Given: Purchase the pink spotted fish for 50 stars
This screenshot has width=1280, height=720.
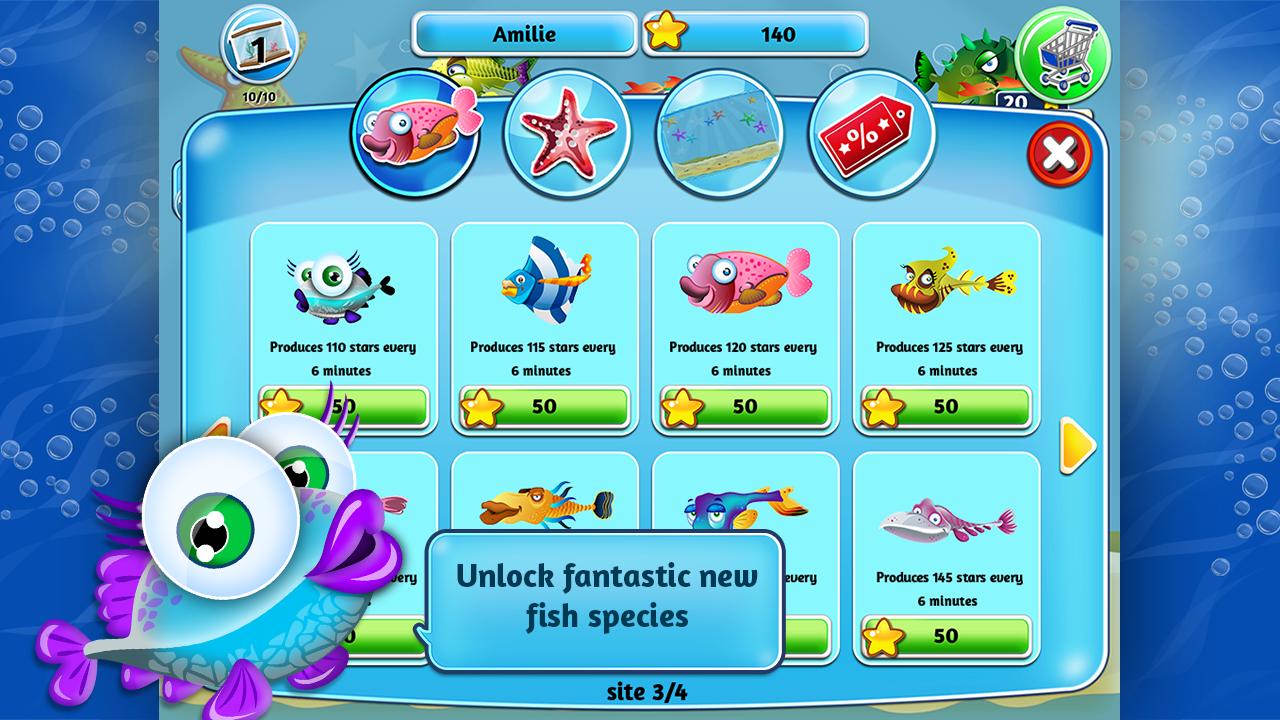Looking at the screenshot, I should point(746,407).
